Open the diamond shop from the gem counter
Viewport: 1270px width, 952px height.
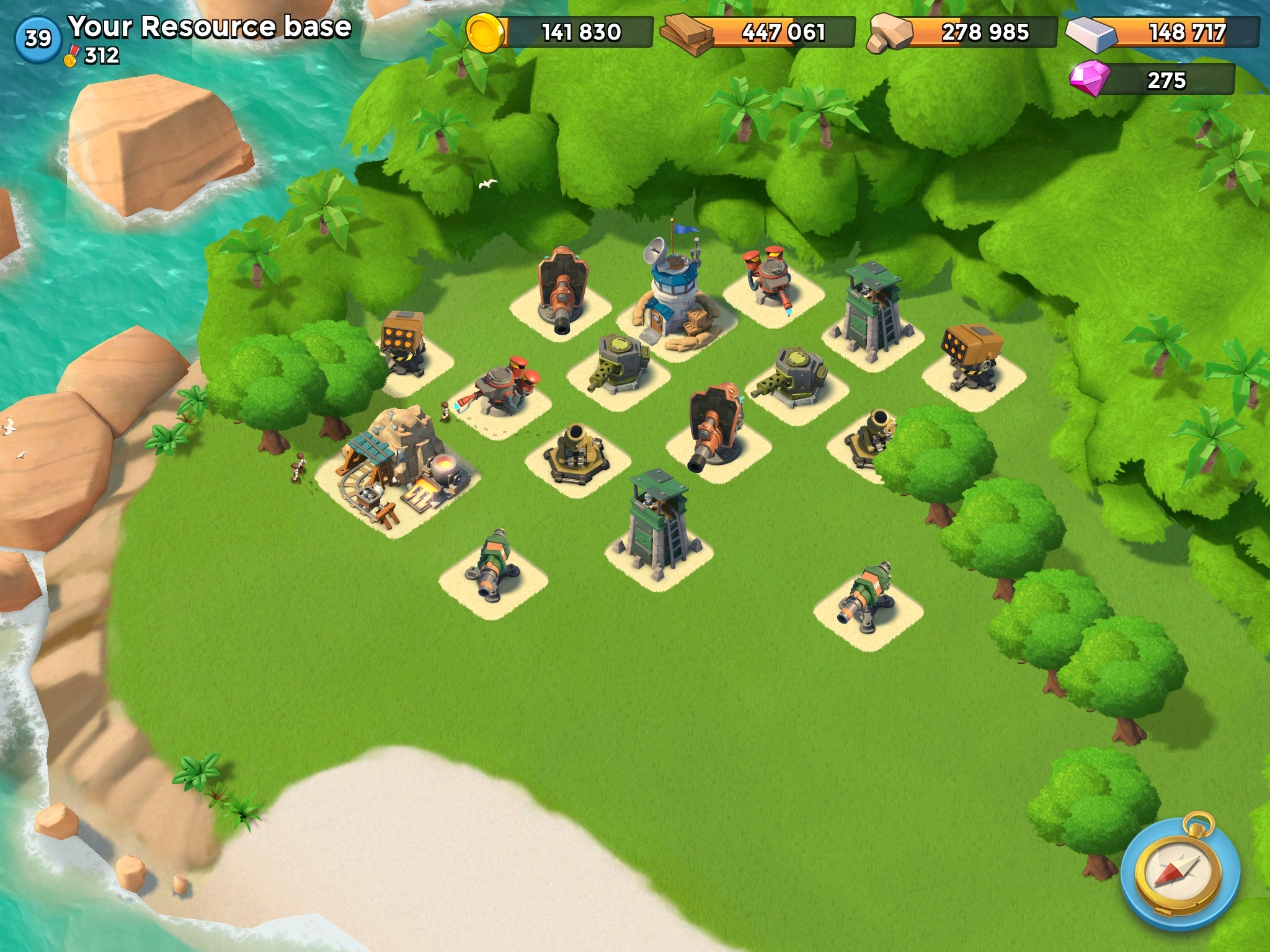[1152, 80]
